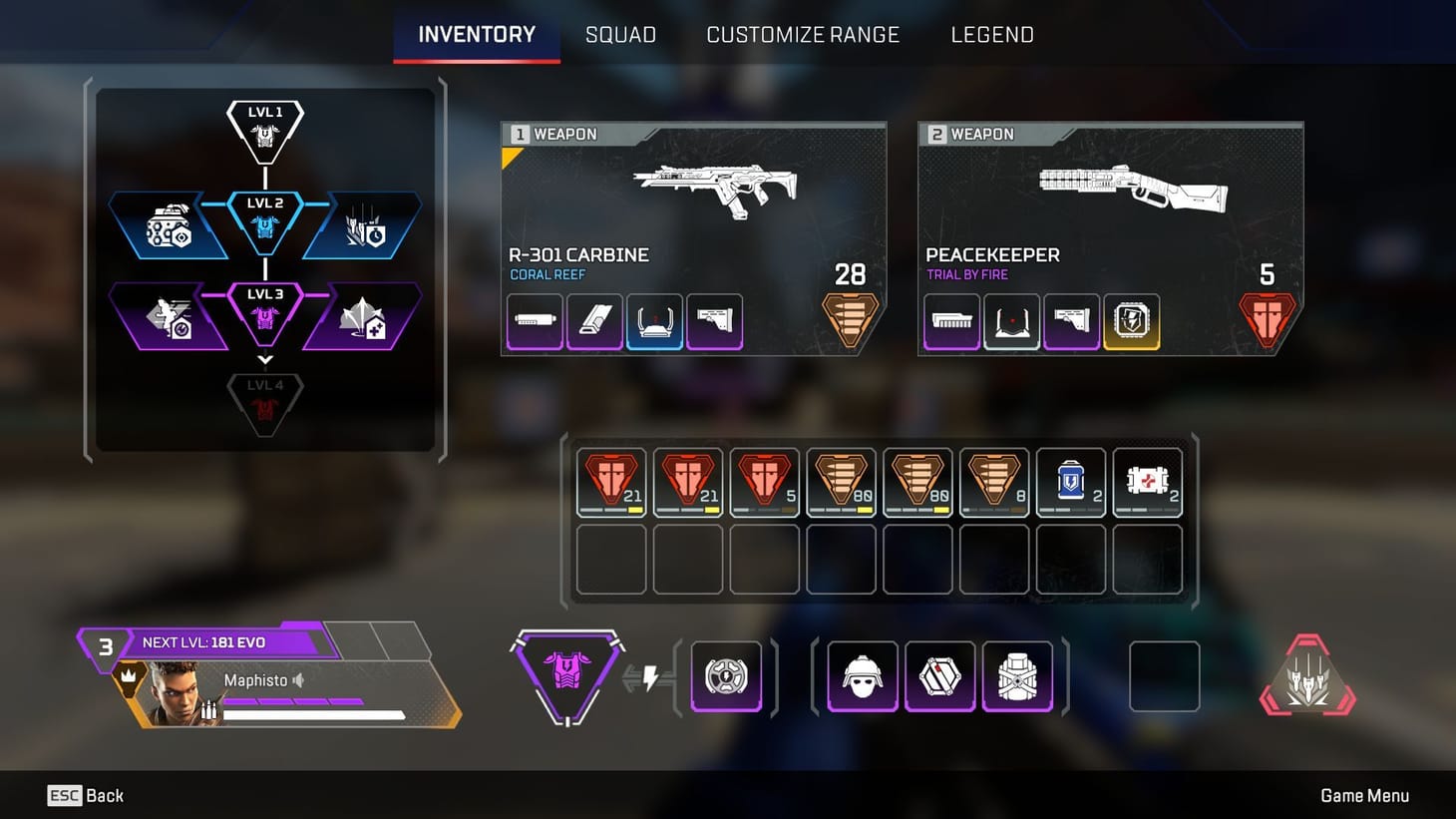The height and width of the screenshot is (819, 1456).
Task: Open the highlighted optic slot on the R-301 Carbine
Action: click(654, 321)
